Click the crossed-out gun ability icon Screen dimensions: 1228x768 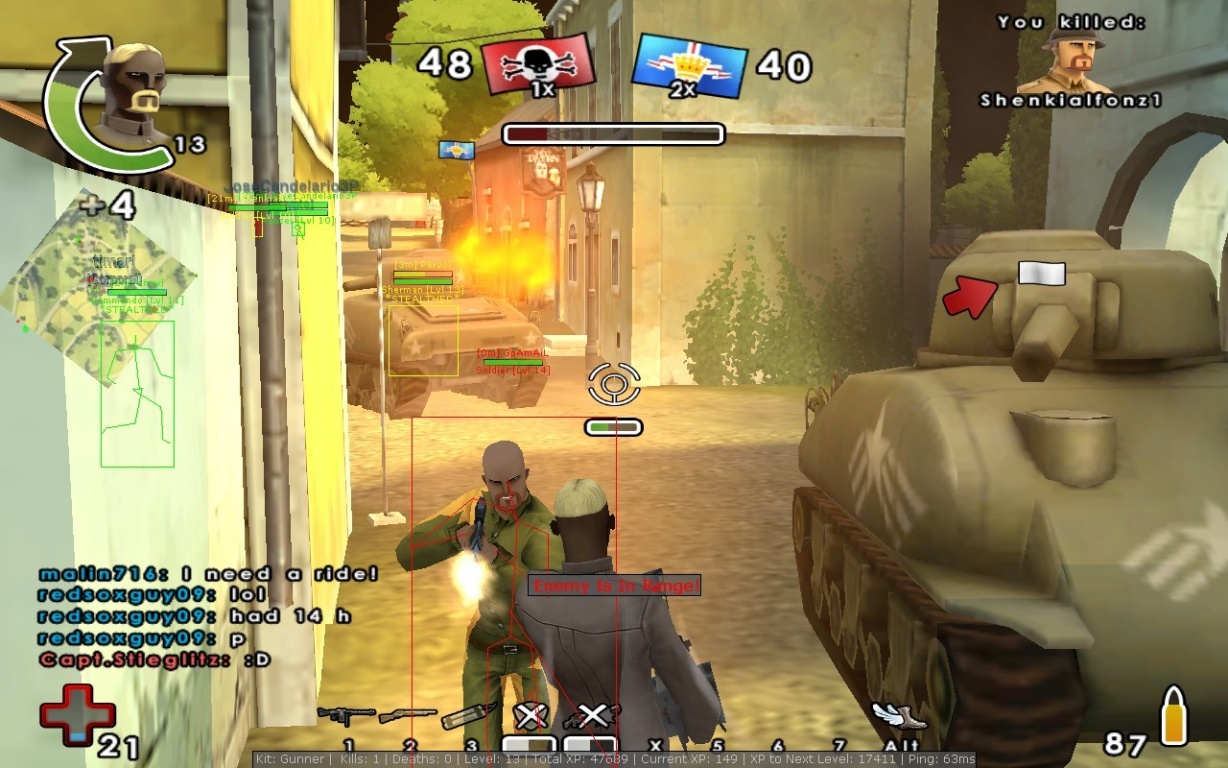pos(590,716)
